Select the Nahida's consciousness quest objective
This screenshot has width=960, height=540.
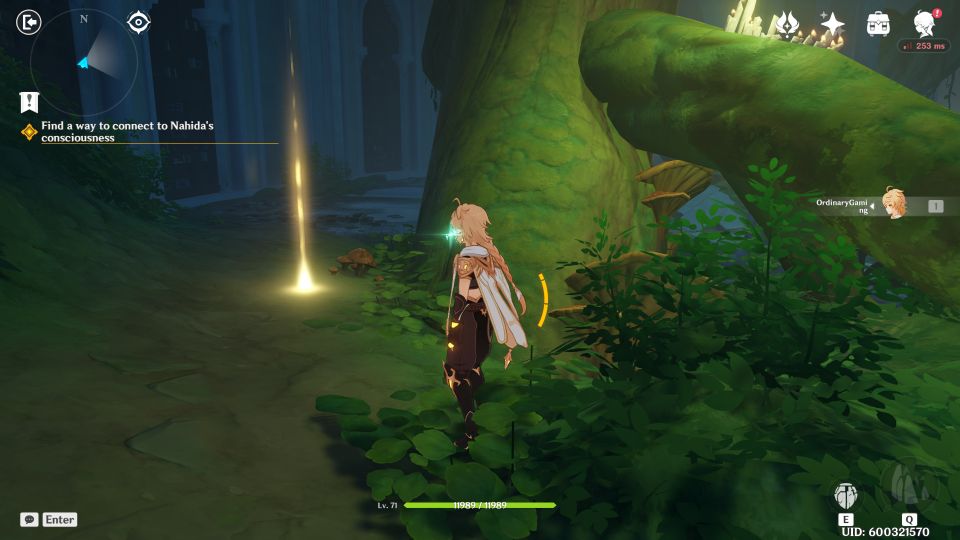(127, 132)
